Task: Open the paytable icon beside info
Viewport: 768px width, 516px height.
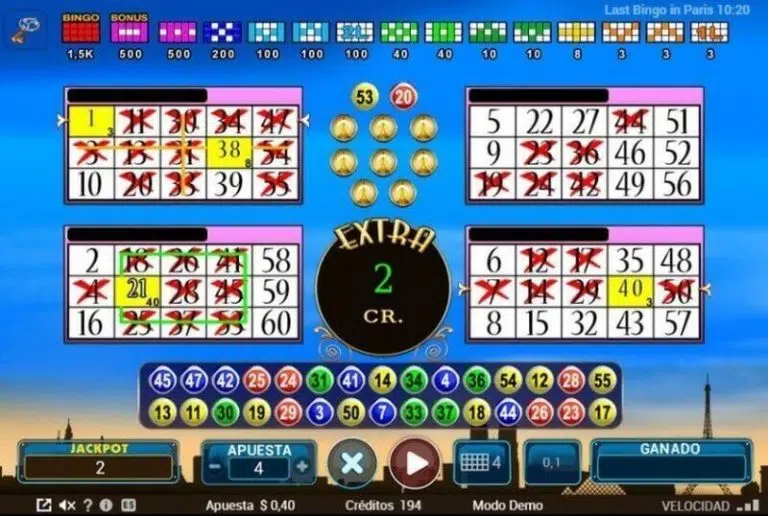Action: (126, 505)
